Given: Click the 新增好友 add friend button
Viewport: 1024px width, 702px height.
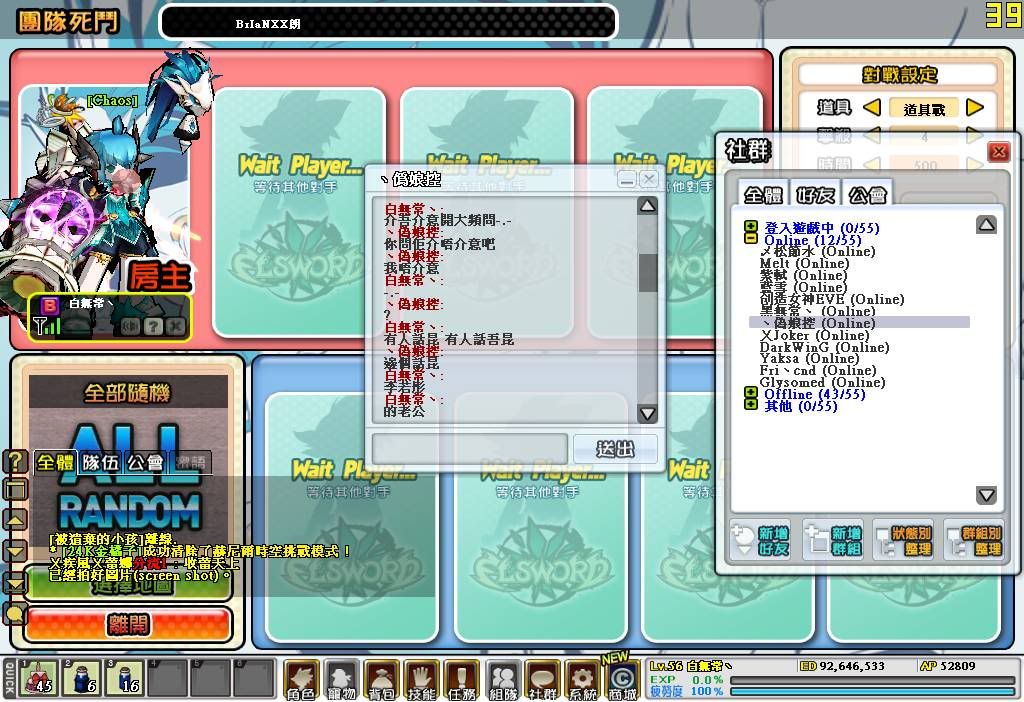Looking at the screenshot, I should pos(762,541).
